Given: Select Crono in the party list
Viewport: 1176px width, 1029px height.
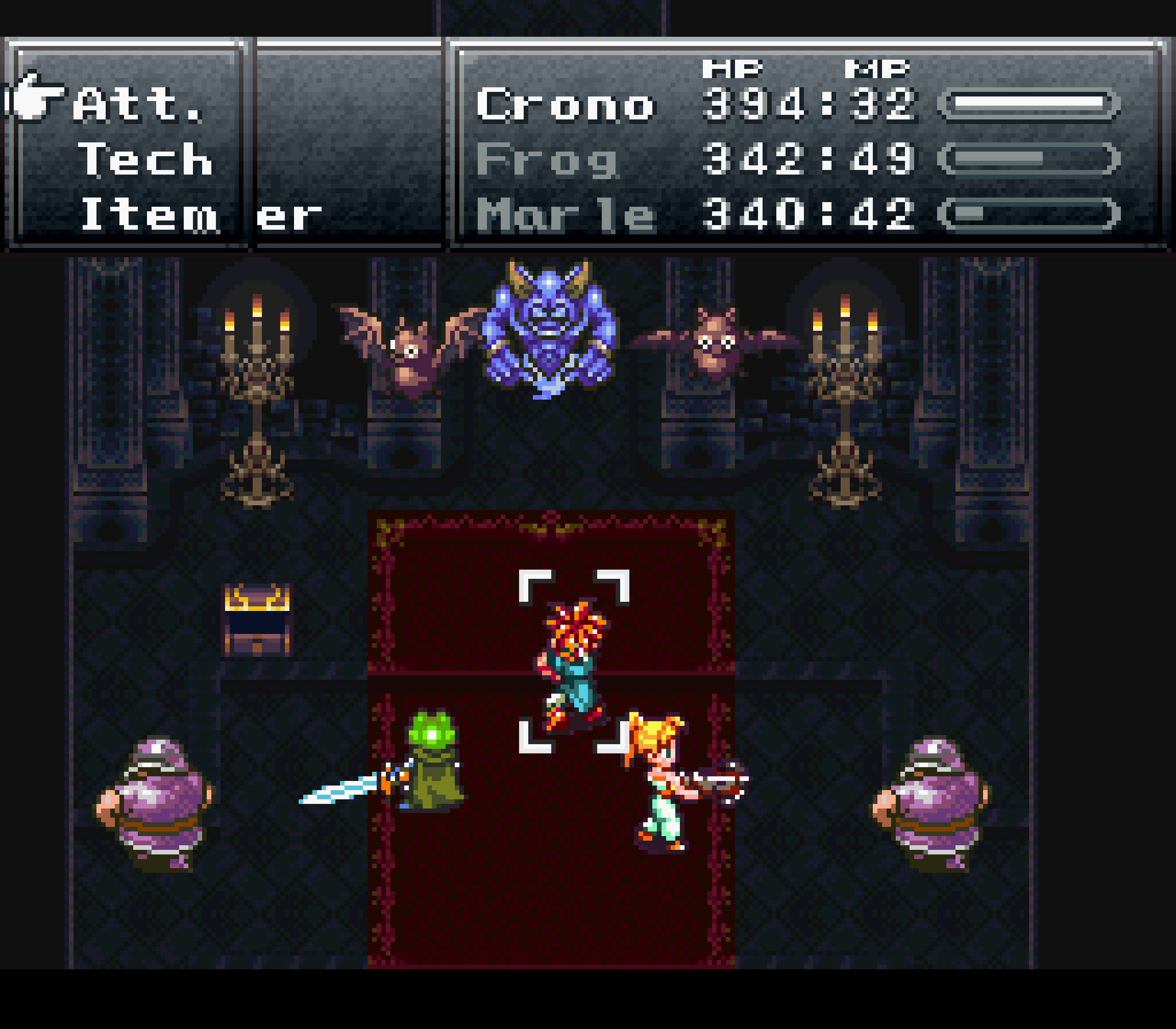Looking at the screenshot, I should pos(565,105).
